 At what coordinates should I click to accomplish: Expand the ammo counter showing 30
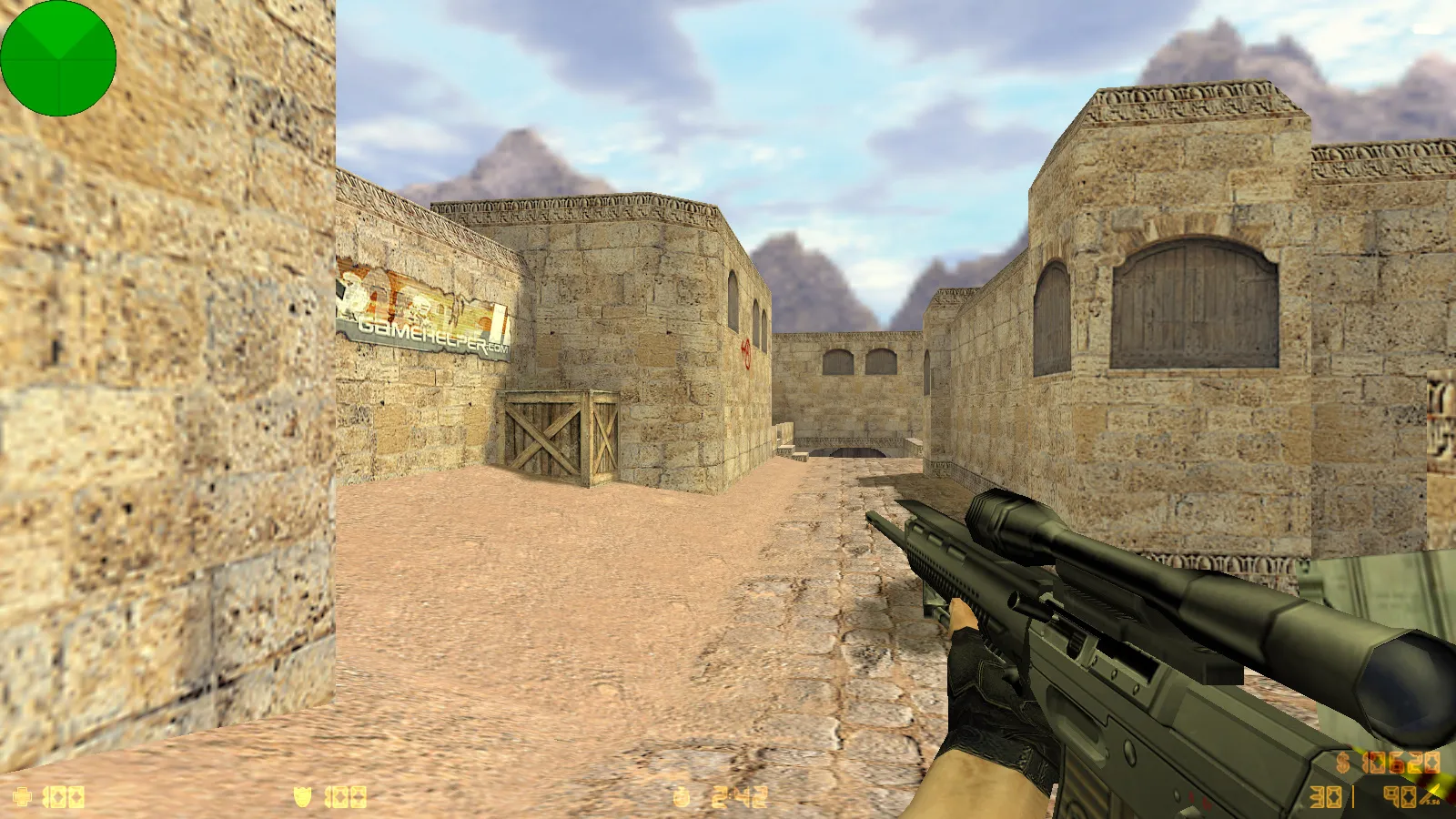click(1324, 796)
